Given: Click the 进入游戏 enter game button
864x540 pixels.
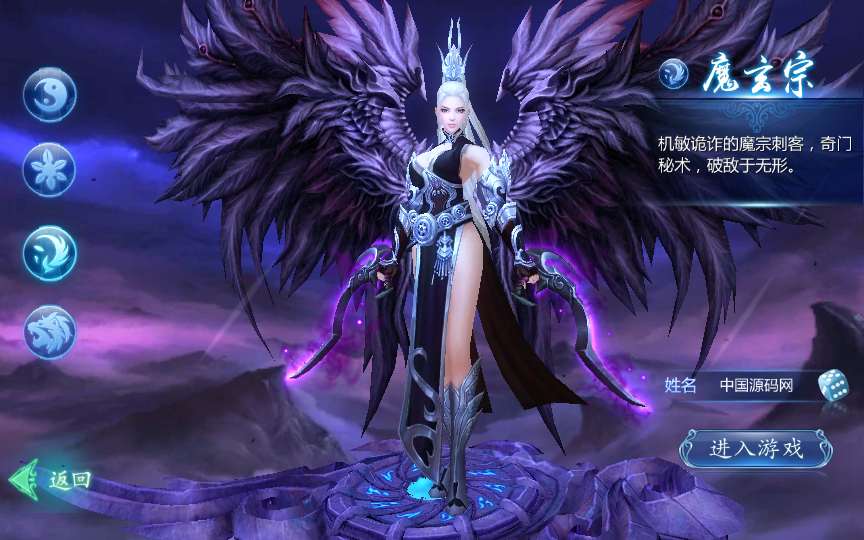Looking at the screenshot, I should coord(756,448).
